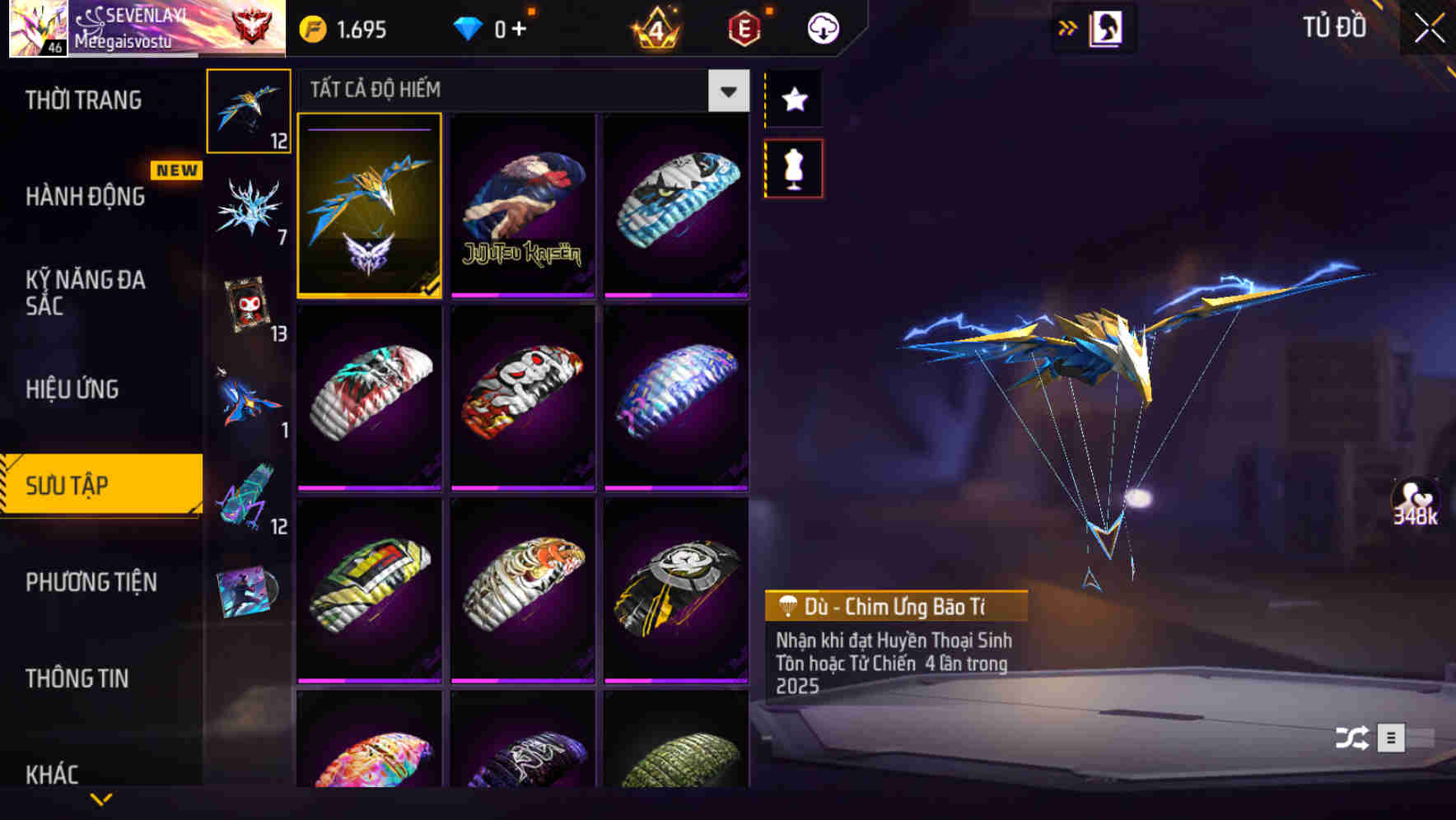The height and width of the screenshot is (820, 1456).
Task: Select the Jujutsu Kaisen parachute thumbnail
Action: point(522,206)
